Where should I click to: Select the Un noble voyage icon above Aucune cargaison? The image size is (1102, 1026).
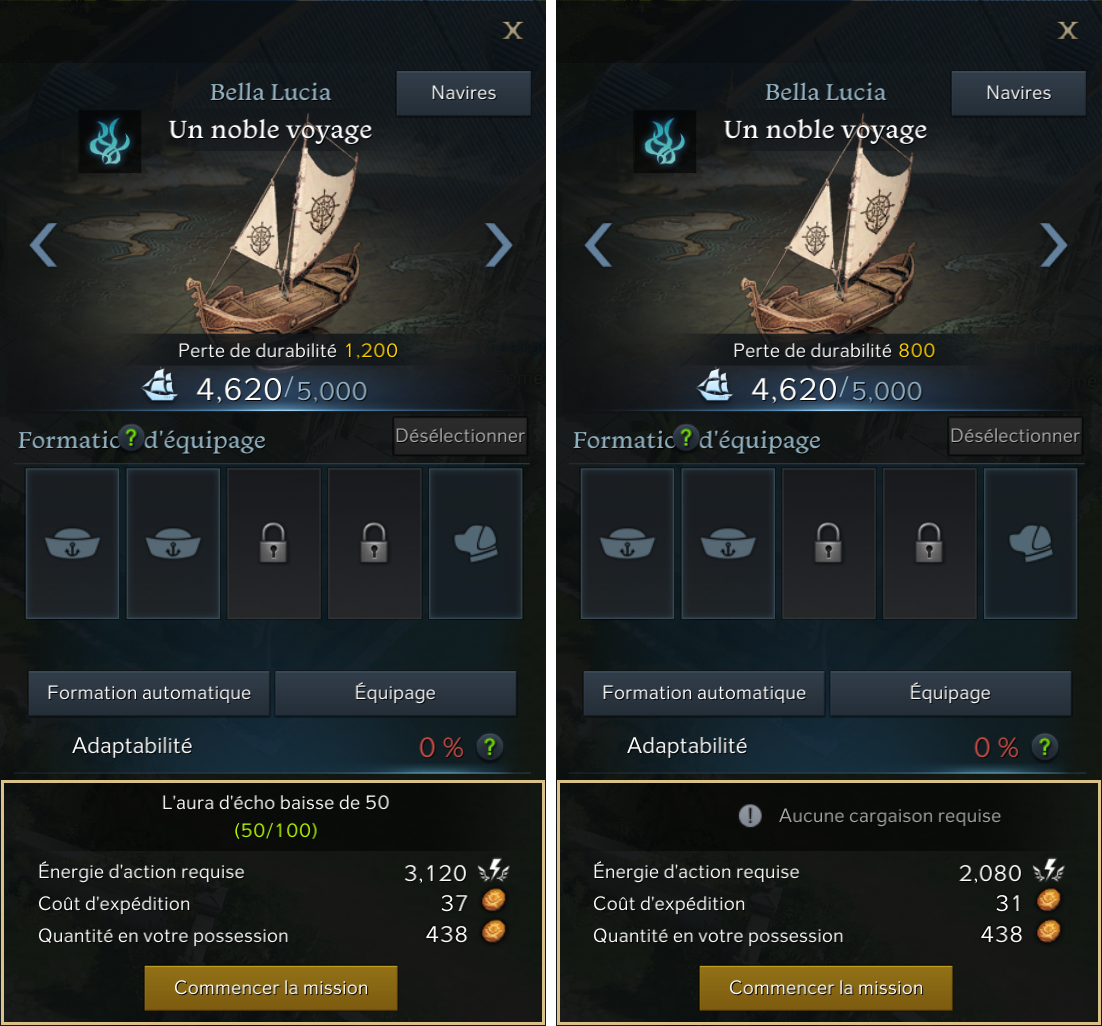coord(665,142)
